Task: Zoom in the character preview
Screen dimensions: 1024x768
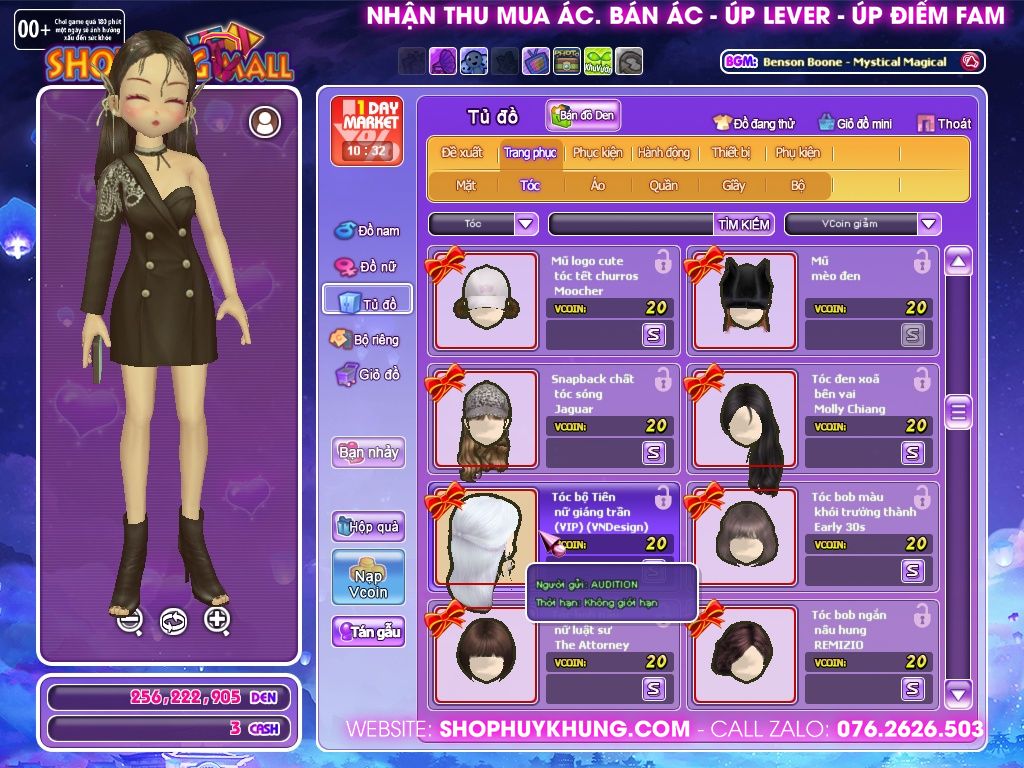Action: pyautogui.click(x=217, y=620)
